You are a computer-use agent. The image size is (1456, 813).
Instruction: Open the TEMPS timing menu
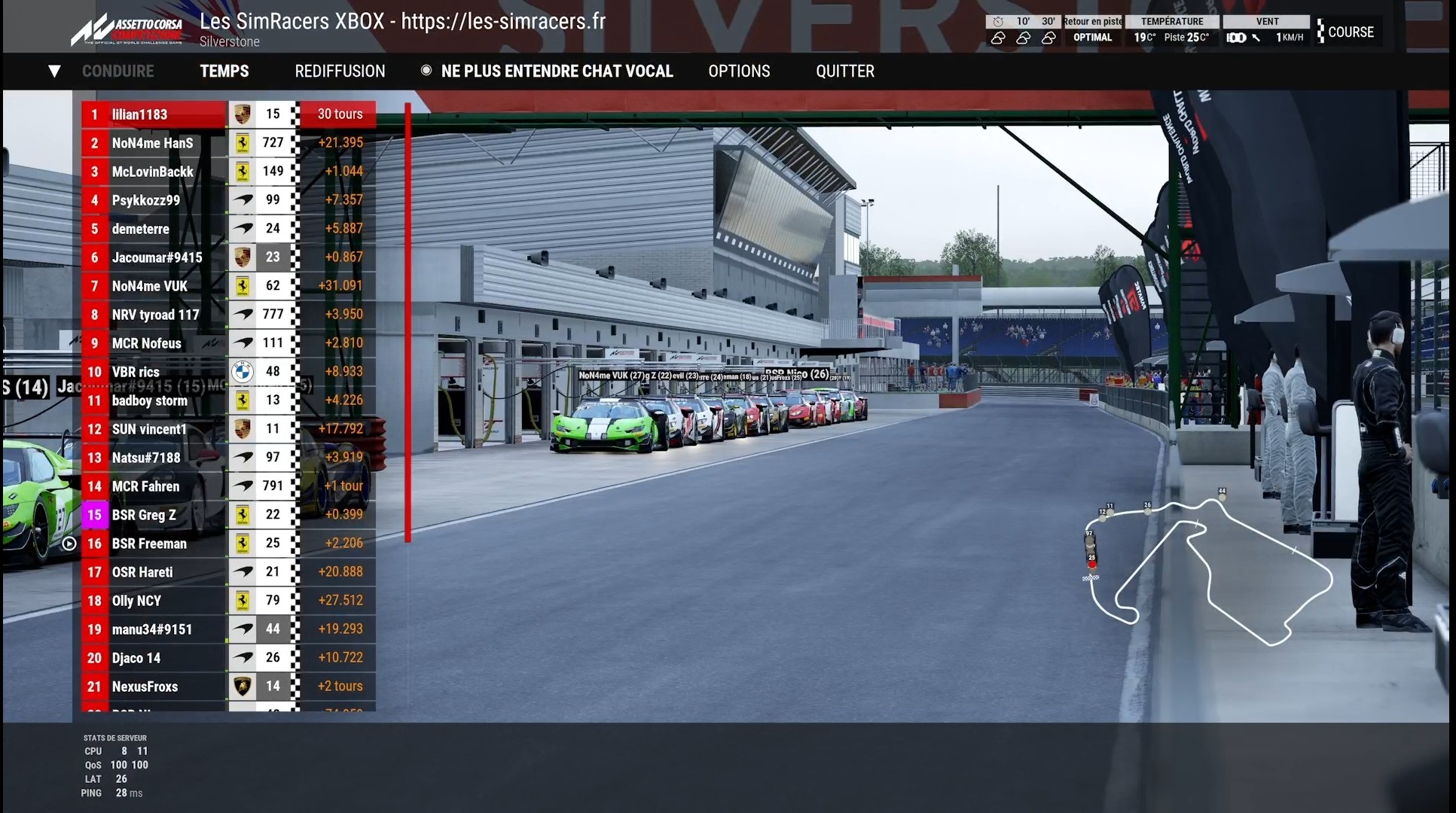coord(224,72)
